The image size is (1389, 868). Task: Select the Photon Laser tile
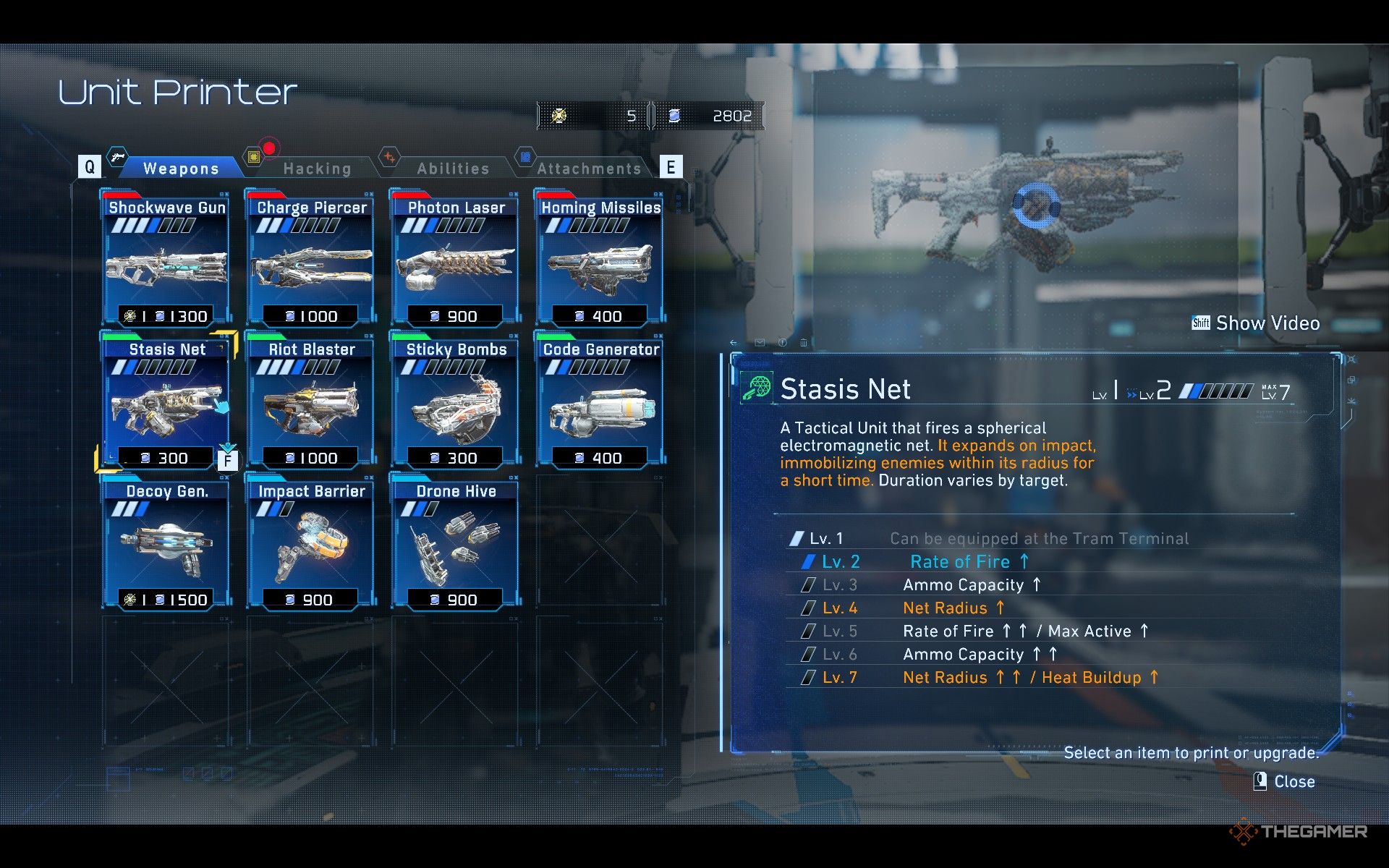456,258
